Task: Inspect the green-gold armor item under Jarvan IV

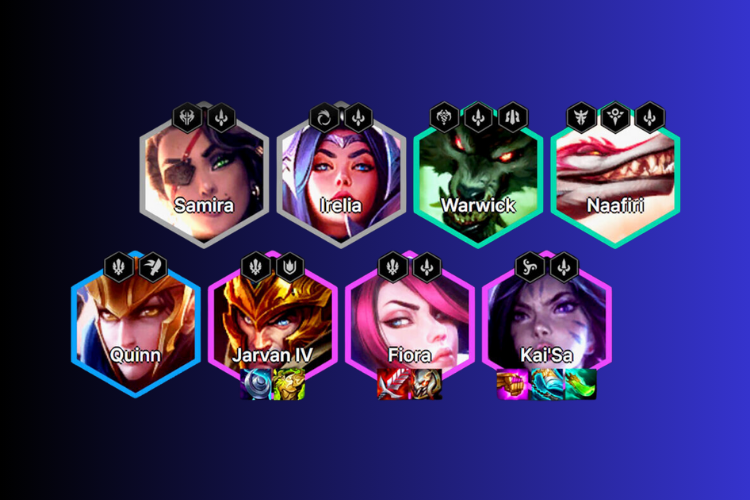Action: click(x=289, y=385)
